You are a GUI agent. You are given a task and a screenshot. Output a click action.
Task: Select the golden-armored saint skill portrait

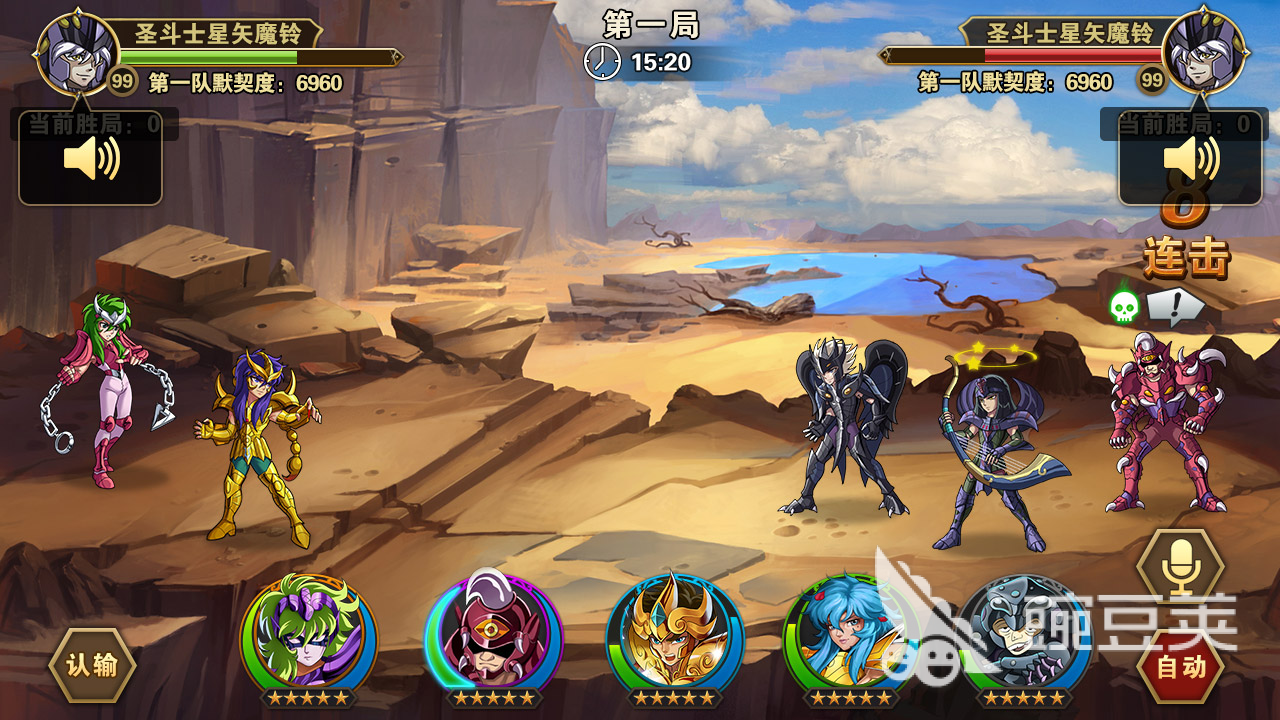coord(674,636)
